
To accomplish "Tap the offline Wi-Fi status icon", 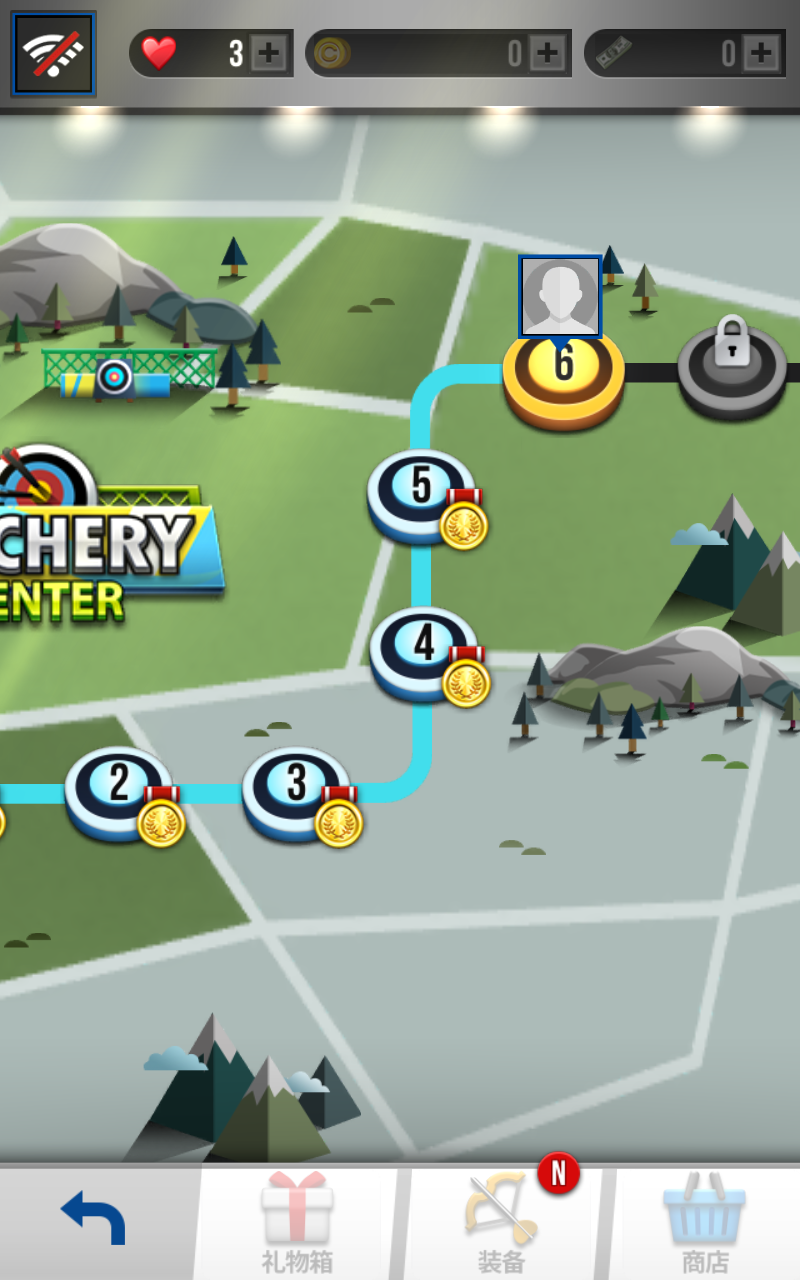I will pos(53,53).
